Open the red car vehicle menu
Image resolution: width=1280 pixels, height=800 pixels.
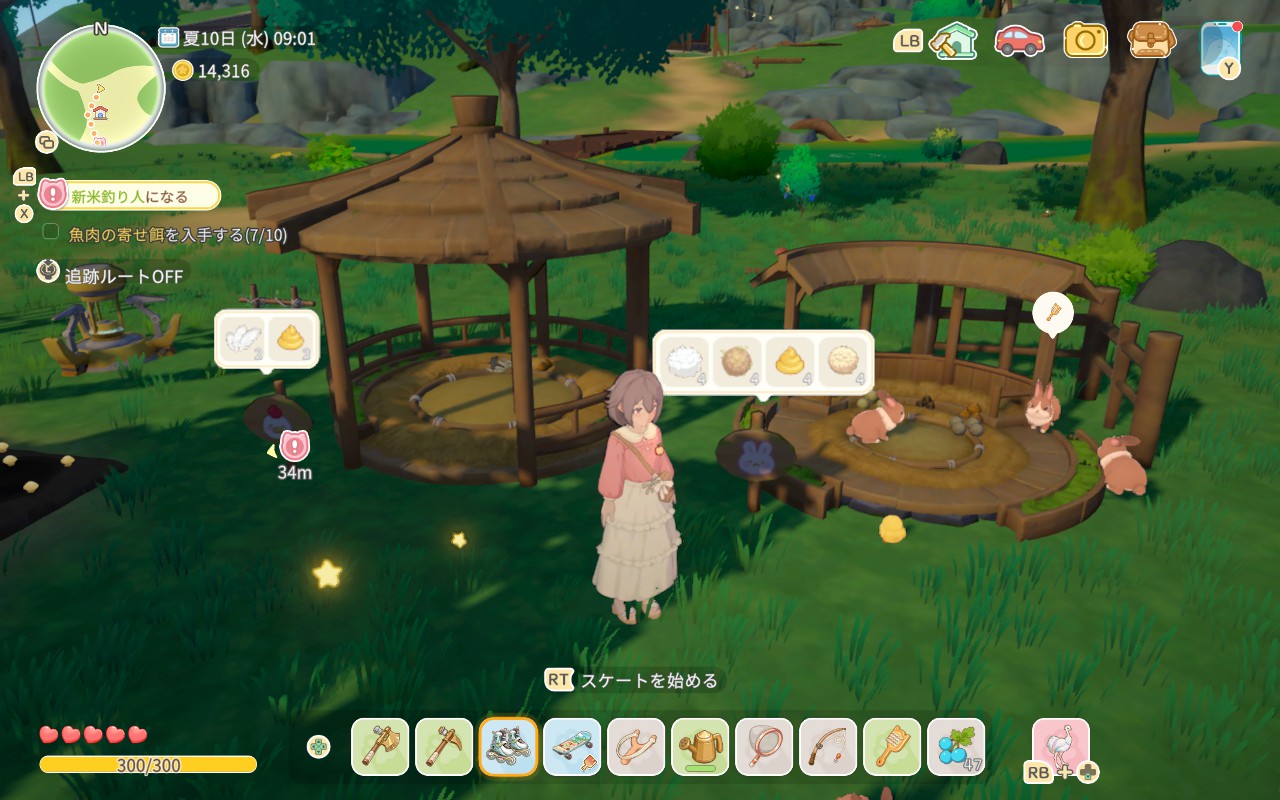tap(1019, 40)
